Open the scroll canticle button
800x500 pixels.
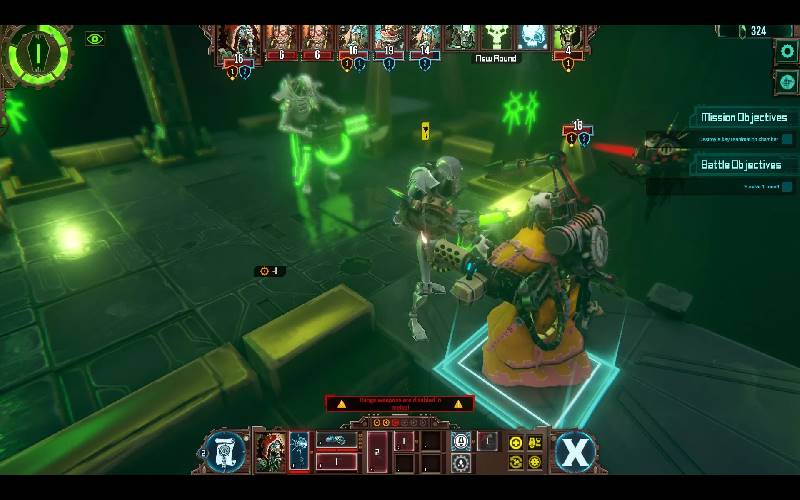[x=224, y=451]
